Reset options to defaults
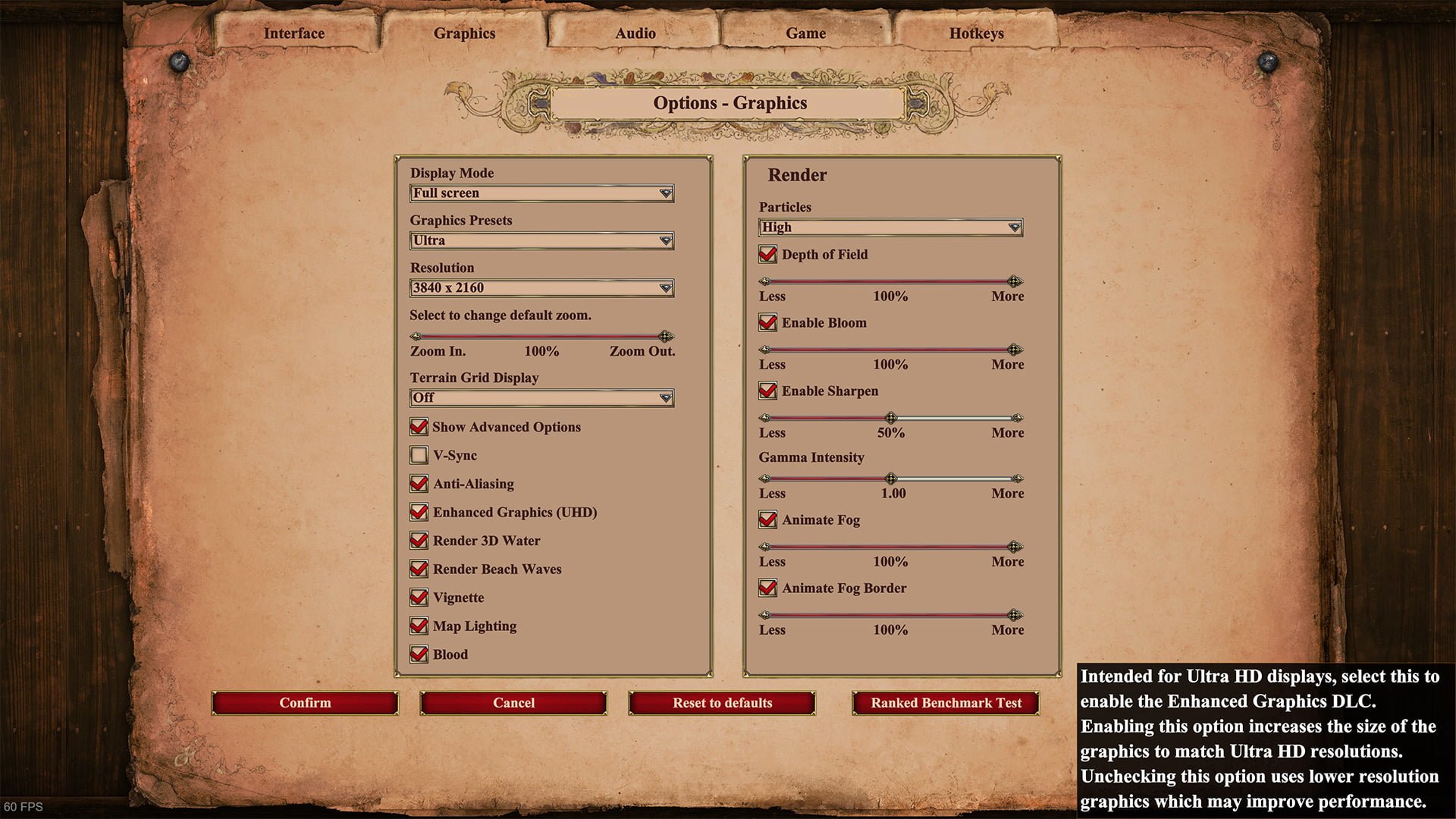Screen dimensions: 1456x819 point(722,703)
